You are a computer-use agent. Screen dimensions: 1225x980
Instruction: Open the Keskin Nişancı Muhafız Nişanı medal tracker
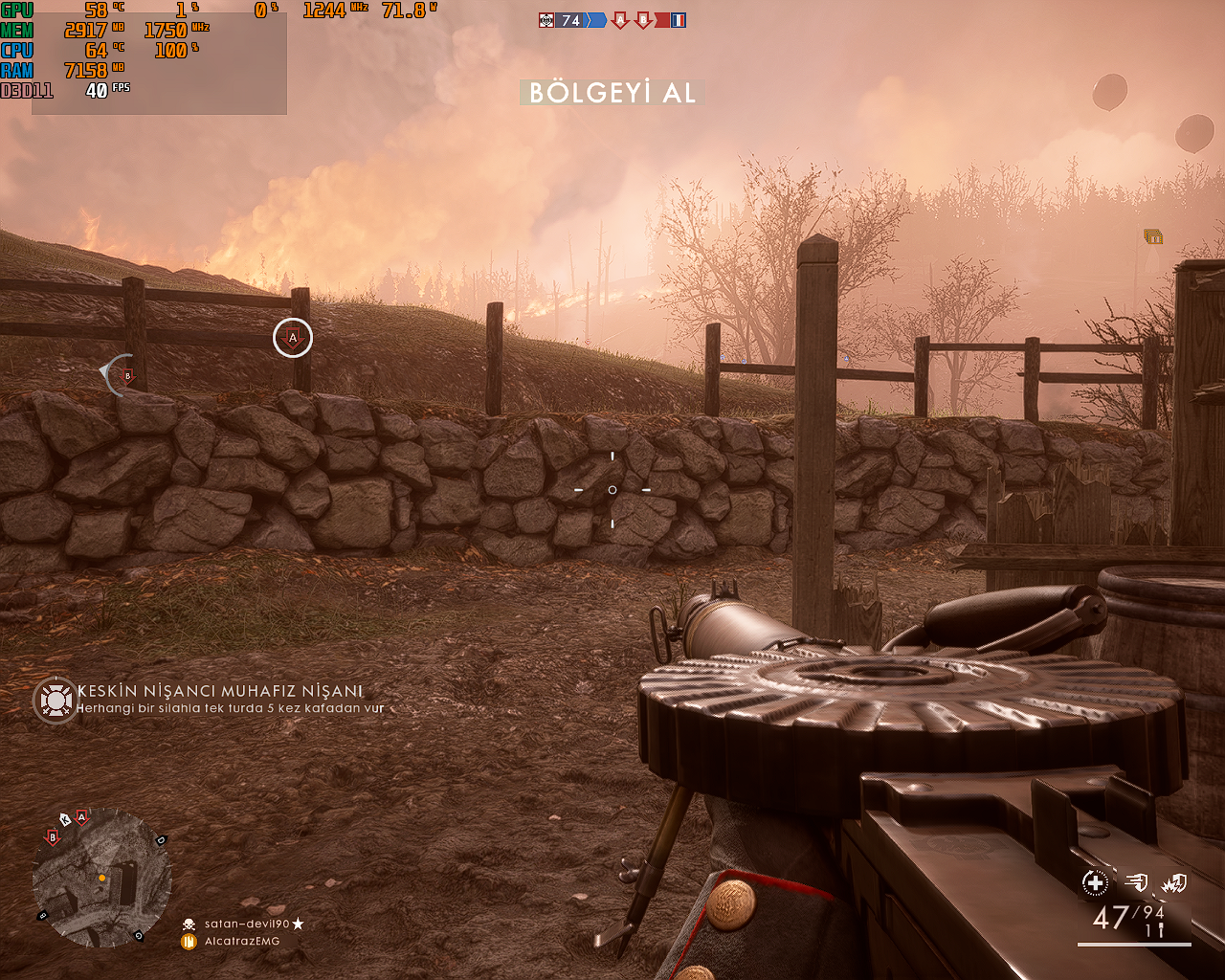tap(56, 700)
